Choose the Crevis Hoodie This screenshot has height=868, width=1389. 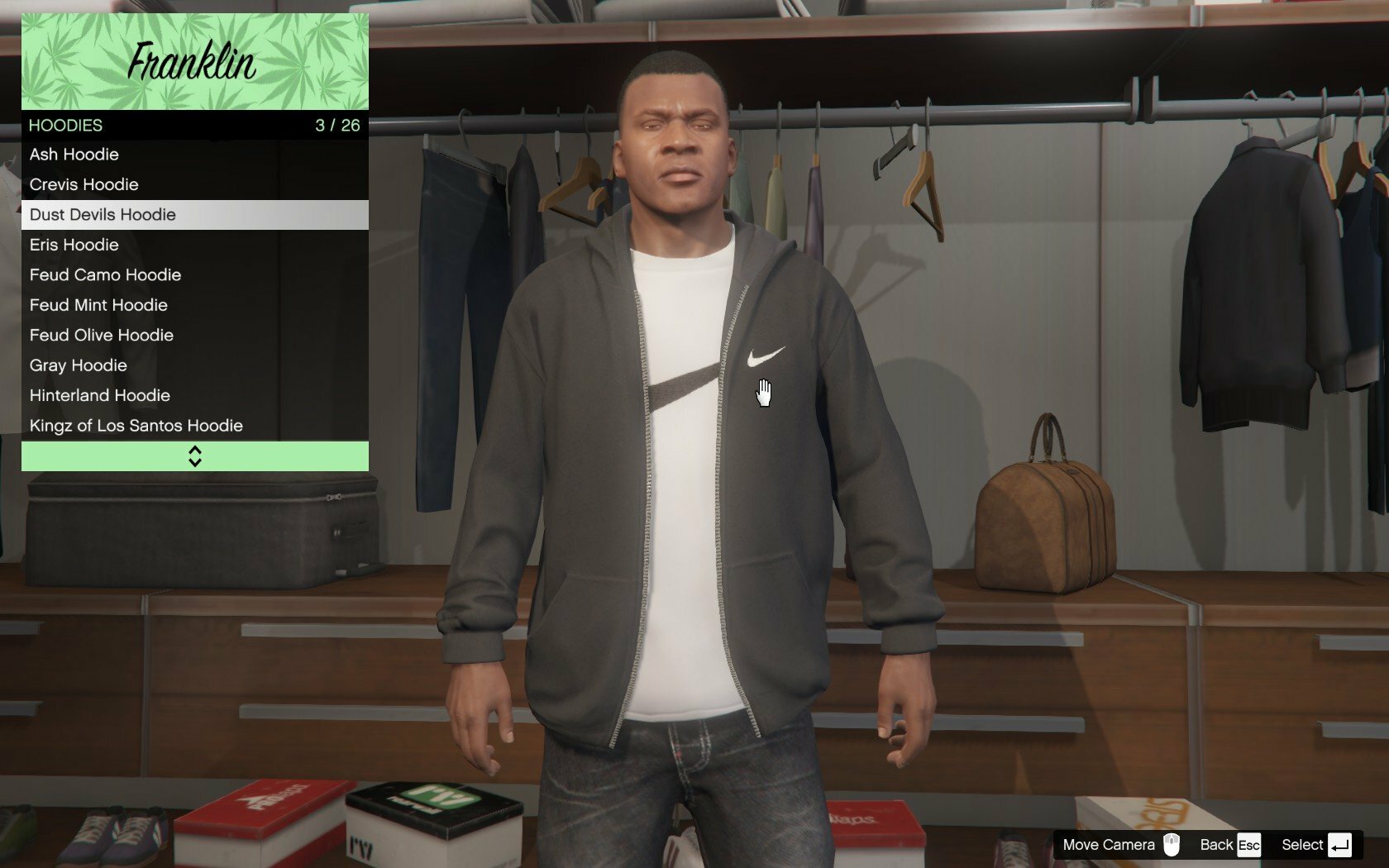[x=194, y=184]
